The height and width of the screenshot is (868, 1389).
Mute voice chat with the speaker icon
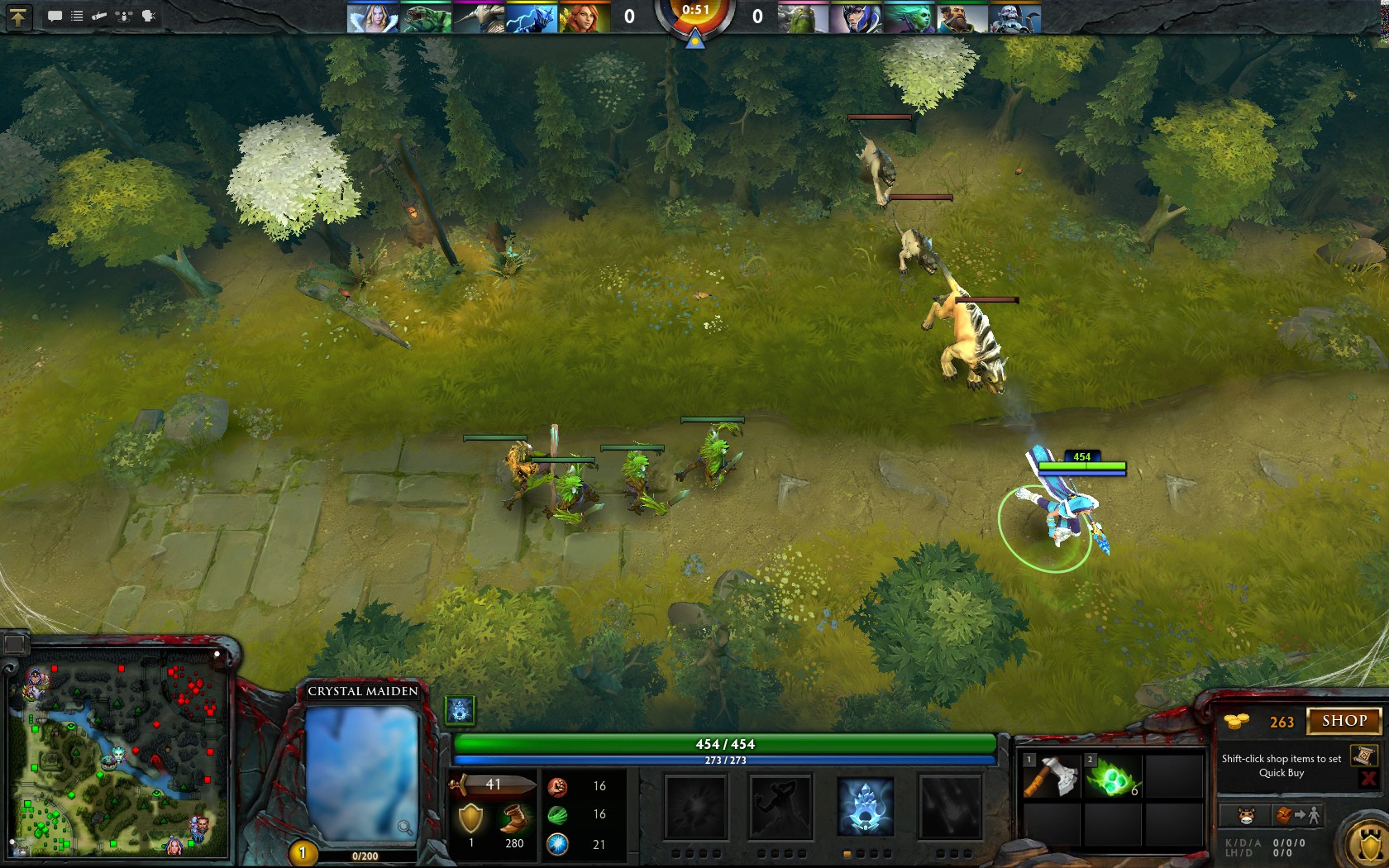pos(149,17)
